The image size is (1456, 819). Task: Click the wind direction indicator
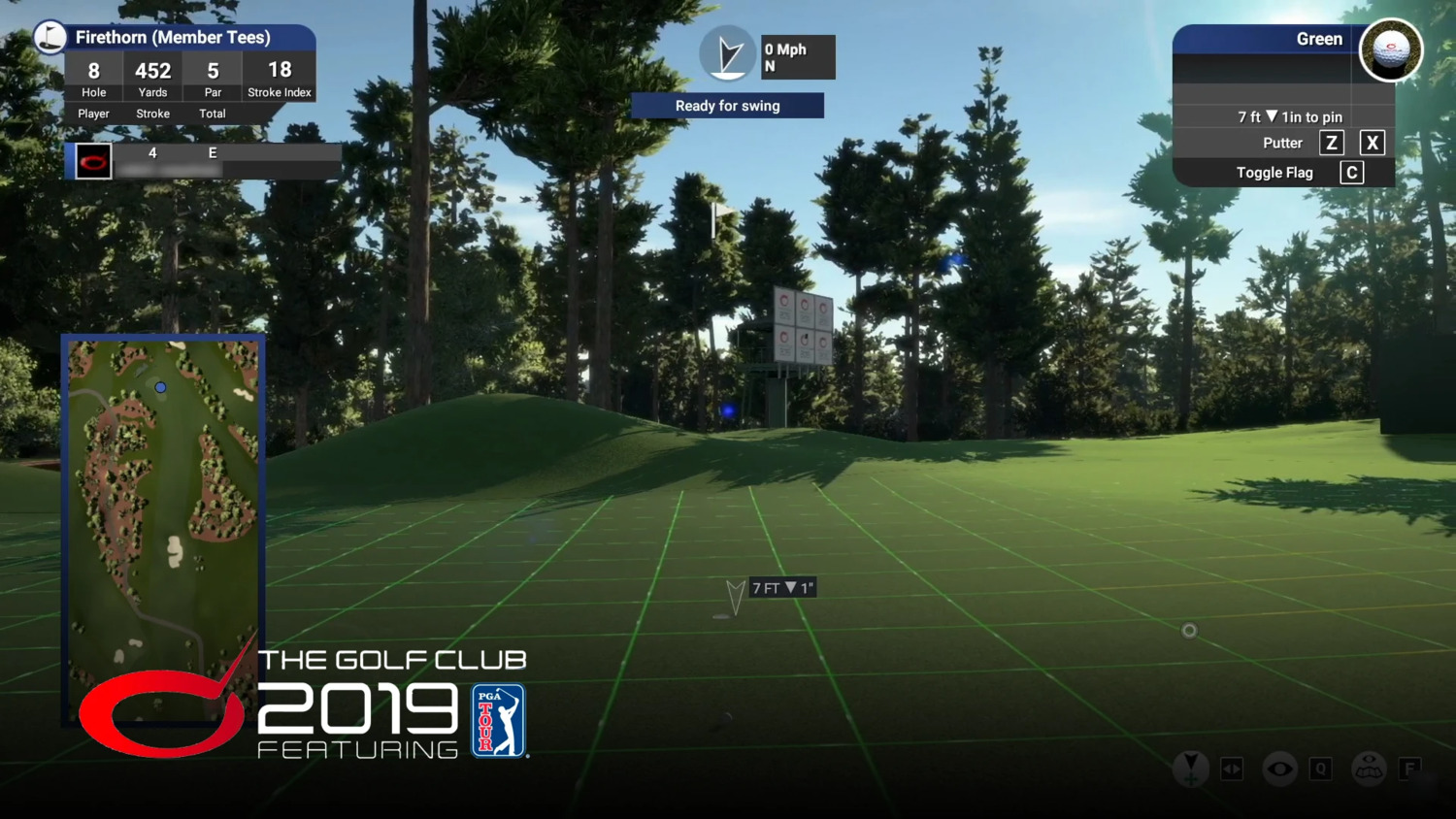(727, 55)
